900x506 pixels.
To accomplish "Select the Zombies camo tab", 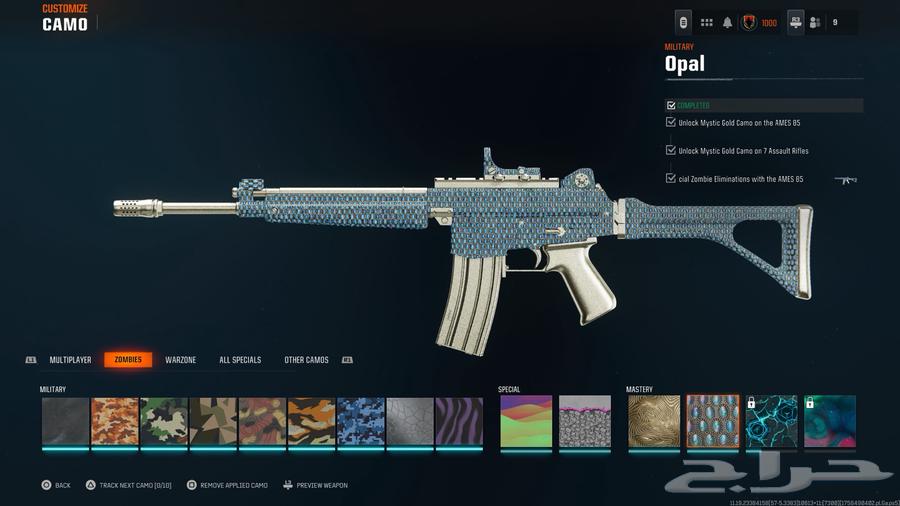I will [x=128, y=360].
